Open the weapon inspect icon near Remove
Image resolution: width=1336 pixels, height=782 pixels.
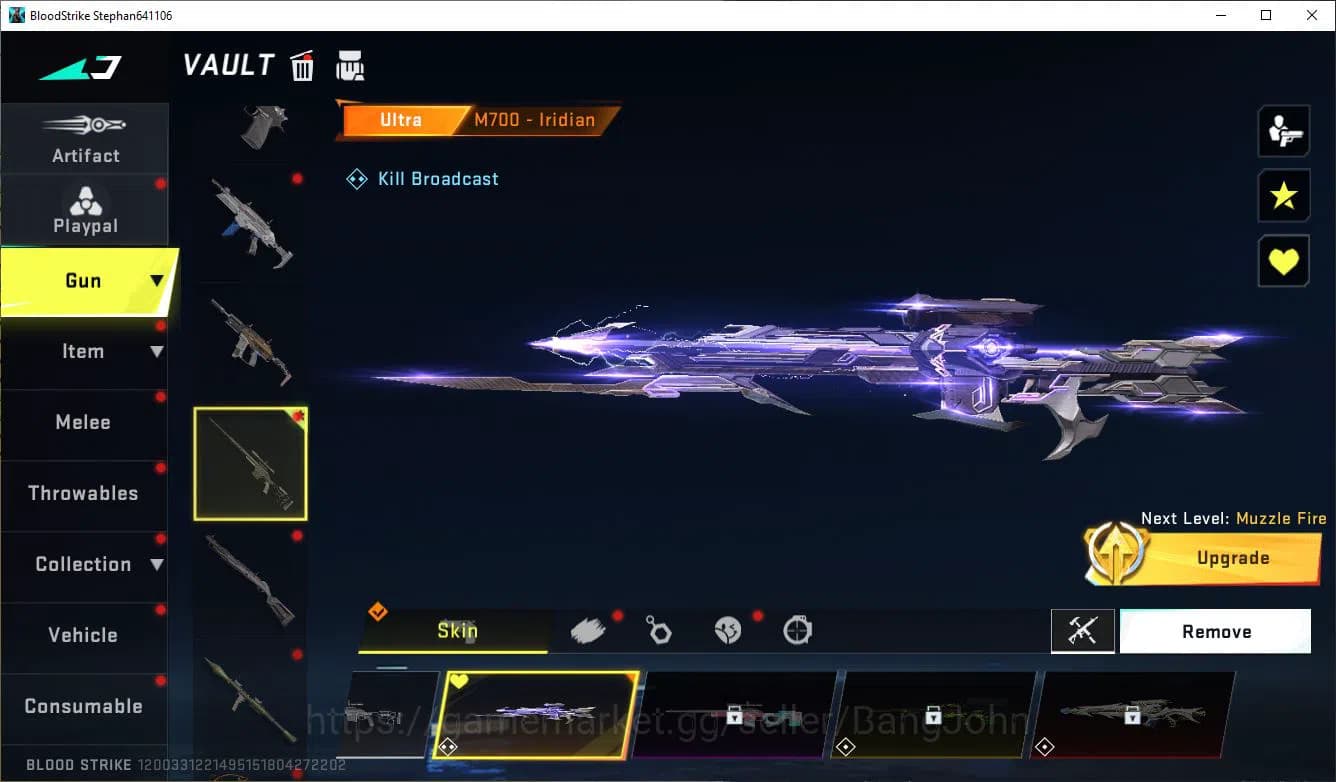point(1083,631)
